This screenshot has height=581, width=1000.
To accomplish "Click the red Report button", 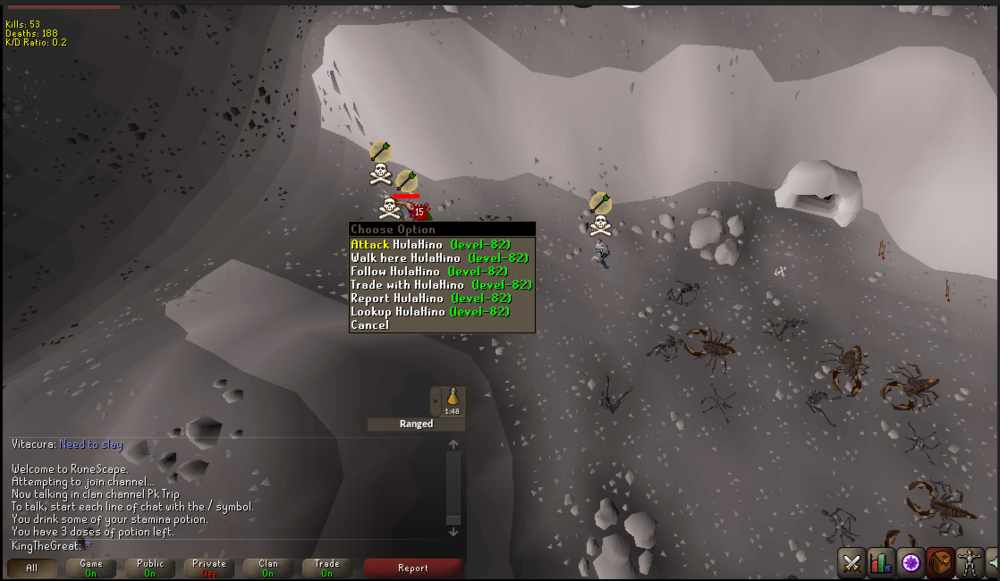I will 413,568.
